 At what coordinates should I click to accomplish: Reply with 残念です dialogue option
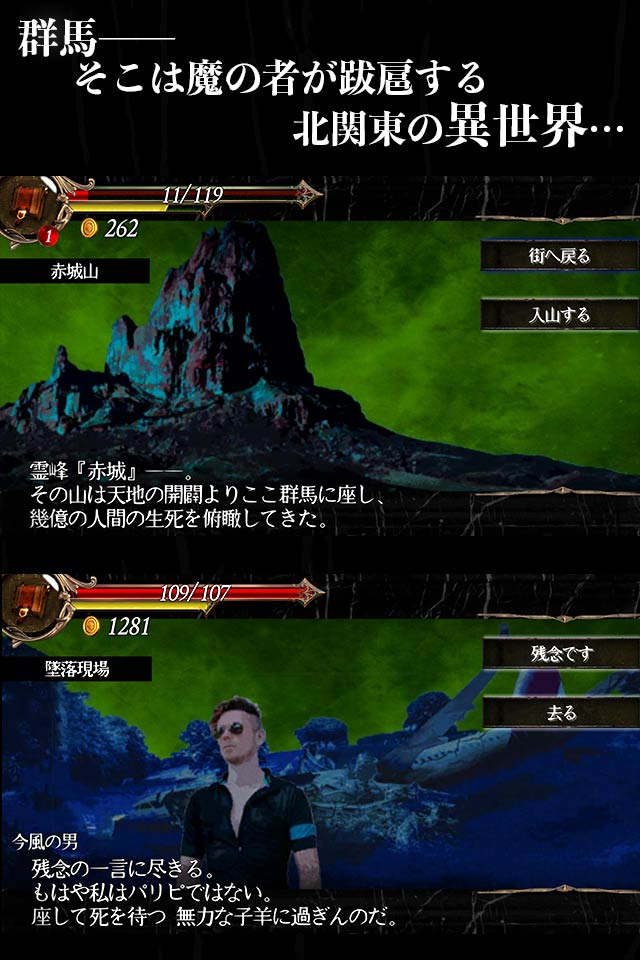point(560,655)
